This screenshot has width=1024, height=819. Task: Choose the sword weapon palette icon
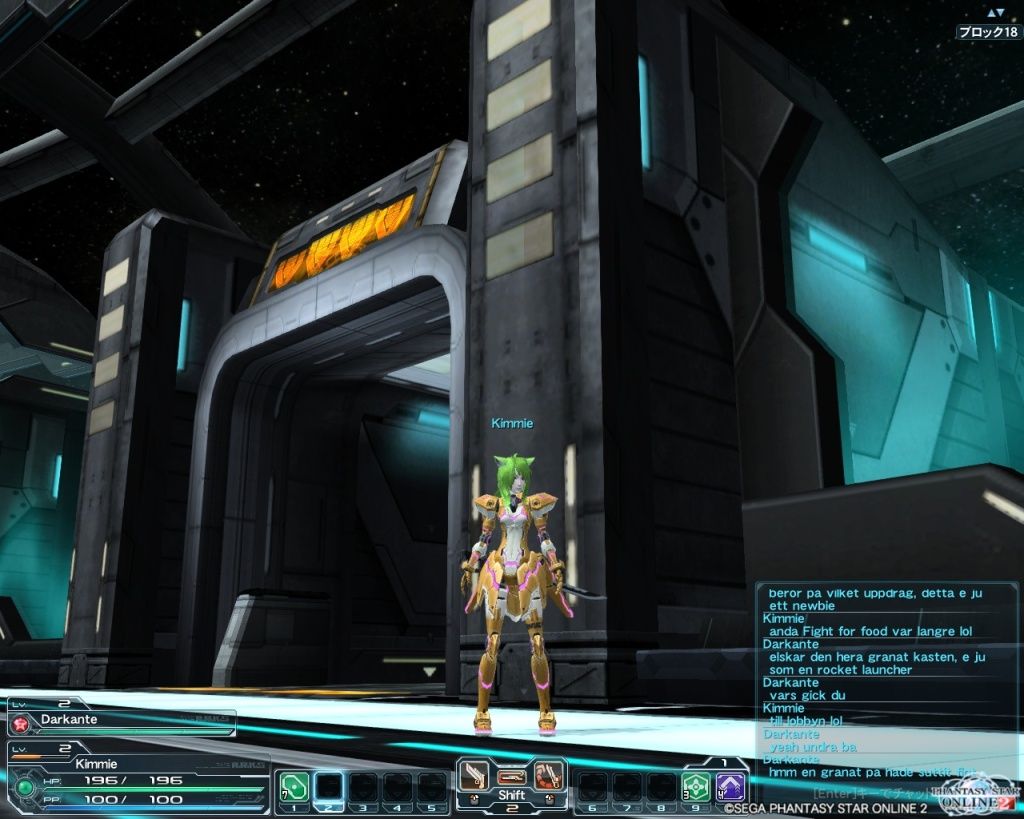(x=477, y=775)
